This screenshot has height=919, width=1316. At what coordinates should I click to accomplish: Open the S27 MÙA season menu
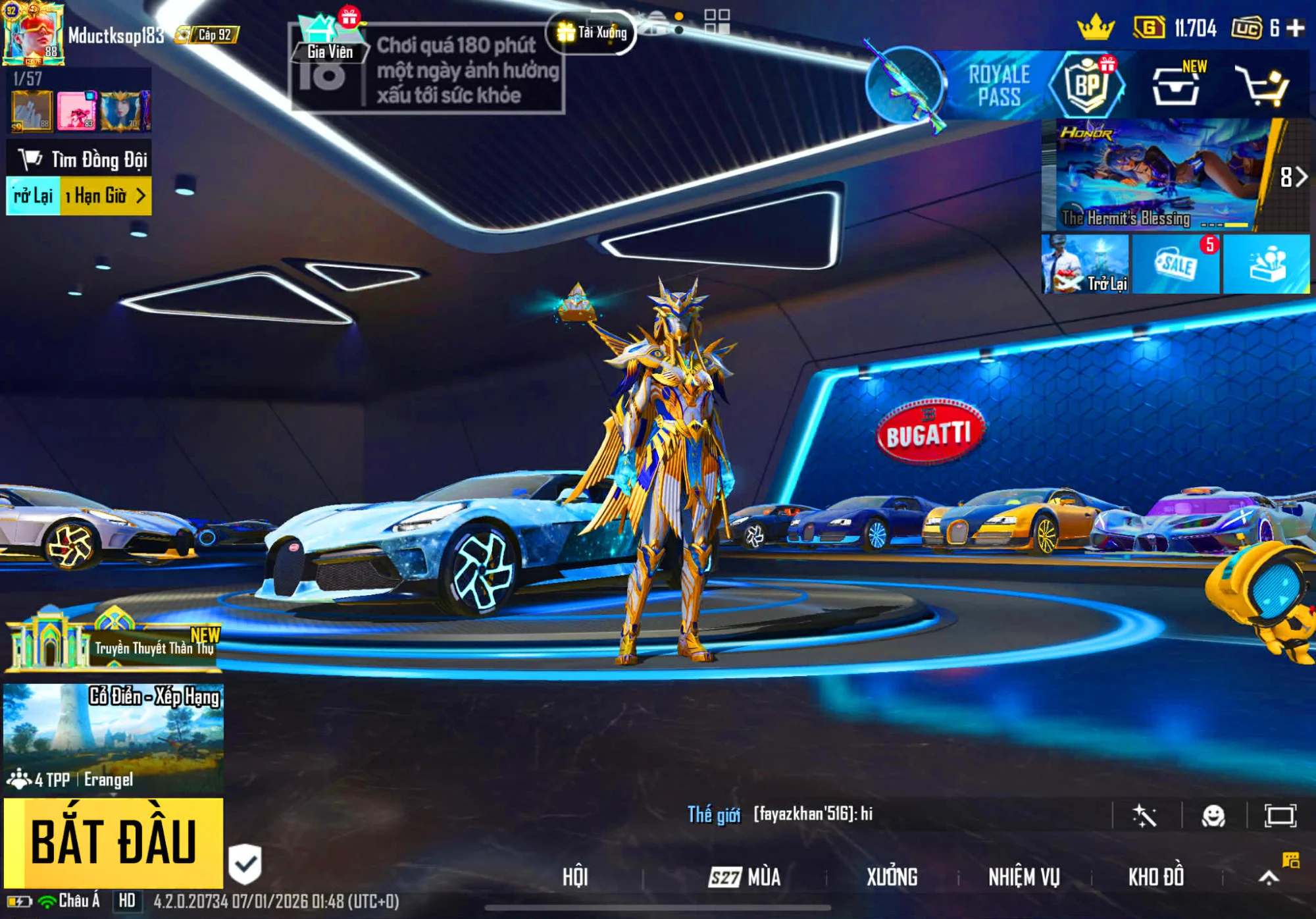coord(745,877)
